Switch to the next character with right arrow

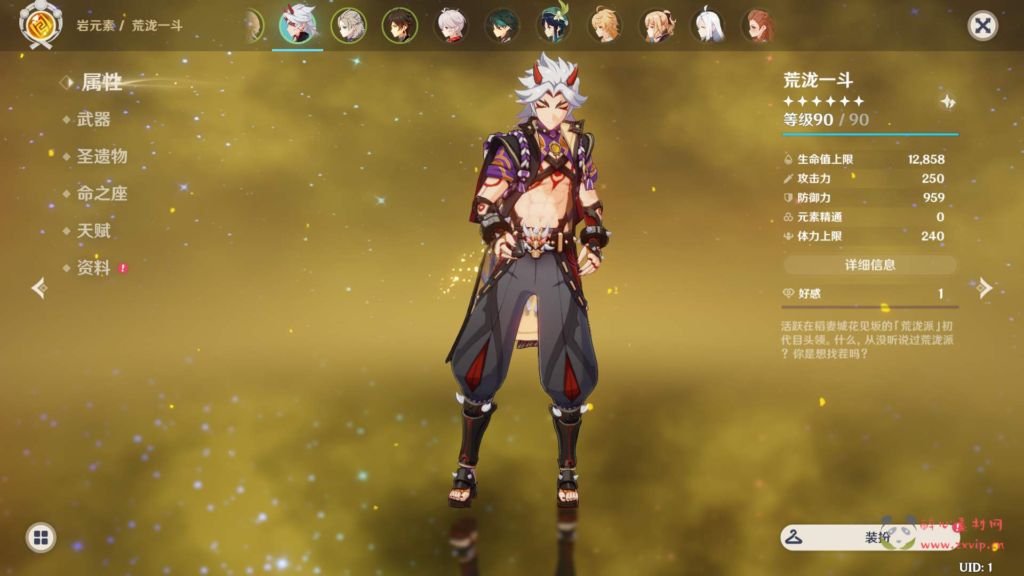[x=985, y=288]
